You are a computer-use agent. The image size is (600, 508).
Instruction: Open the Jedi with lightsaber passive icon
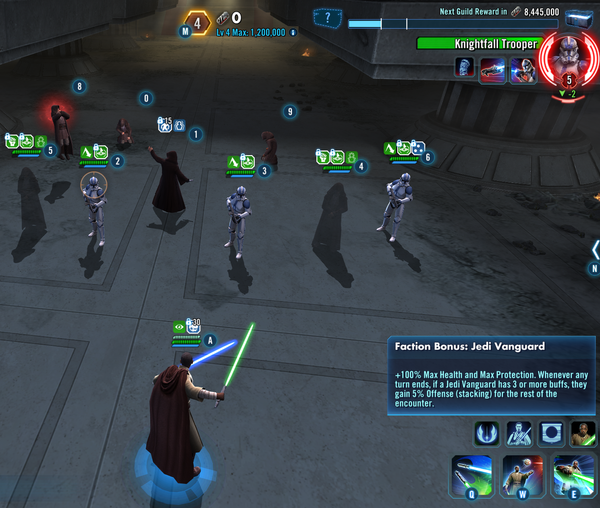(519, 433)
